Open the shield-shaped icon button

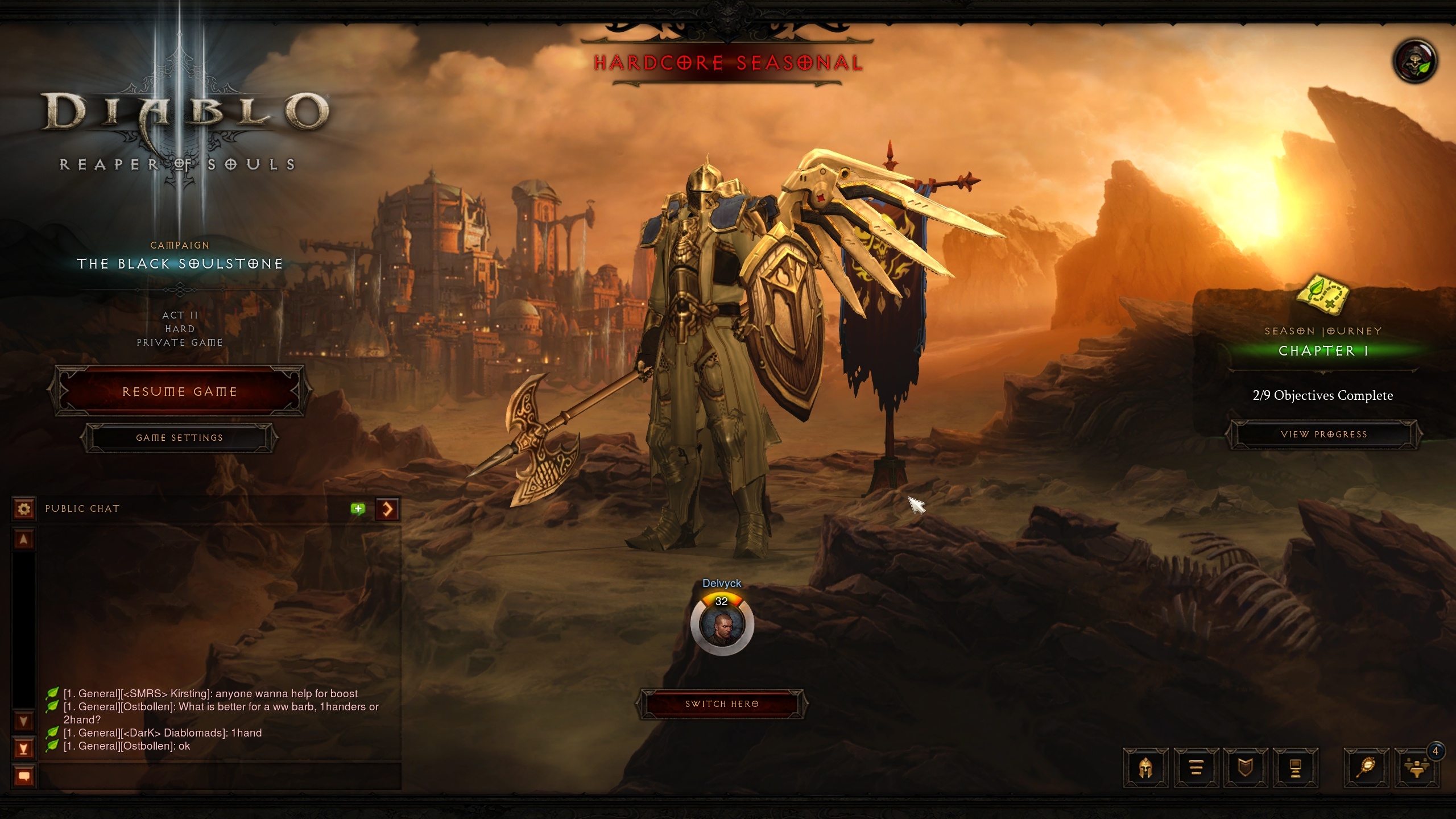pos(1246,768)
